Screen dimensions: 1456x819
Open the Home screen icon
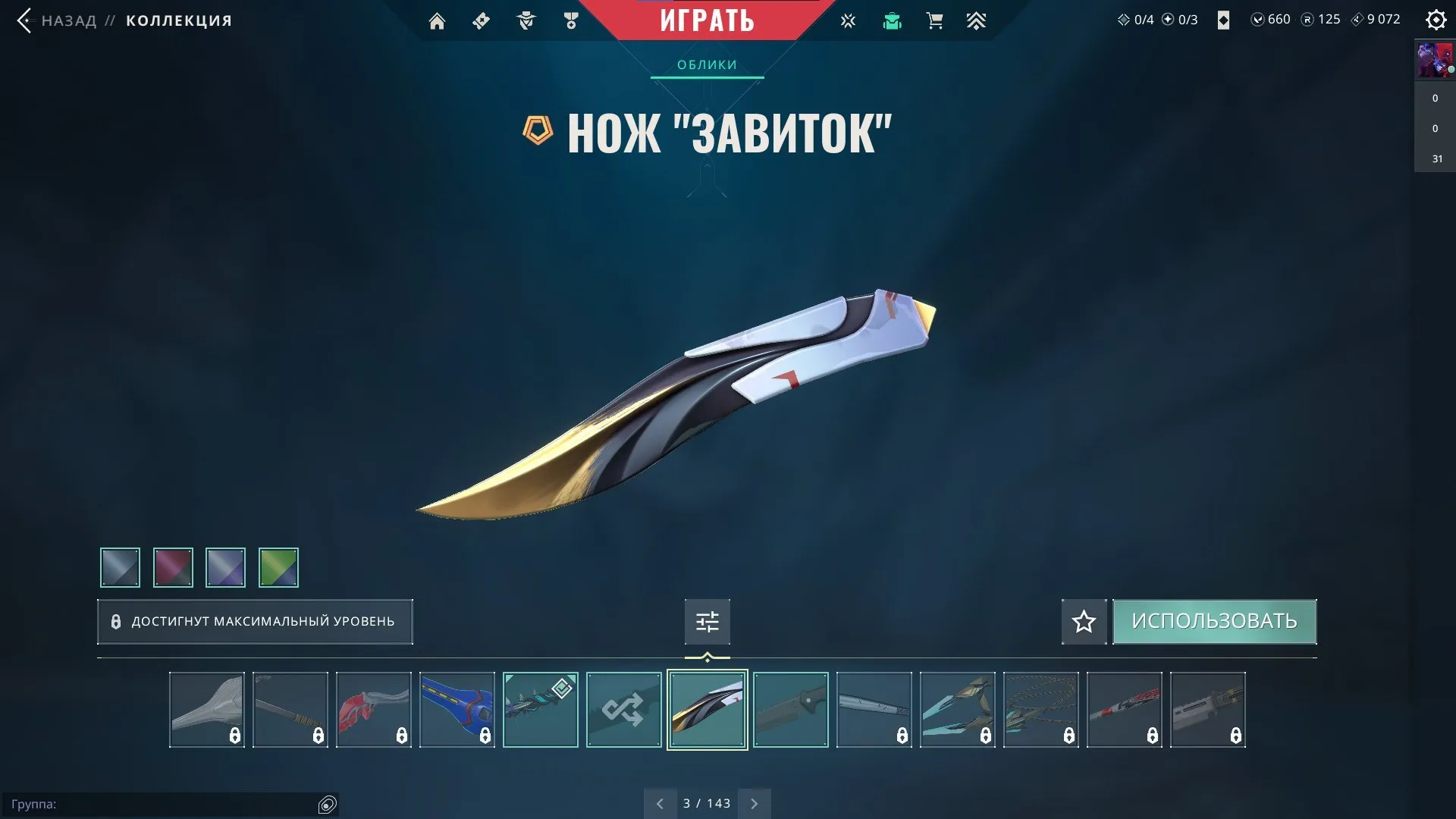click(438, 20)
